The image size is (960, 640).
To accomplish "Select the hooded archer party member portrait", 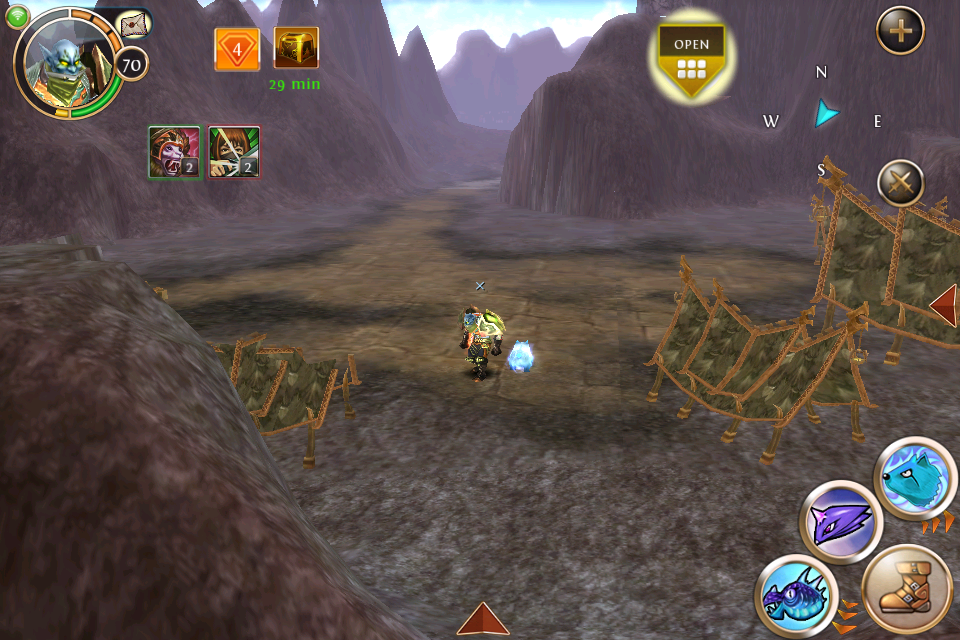I will click(x=234, y=152).
